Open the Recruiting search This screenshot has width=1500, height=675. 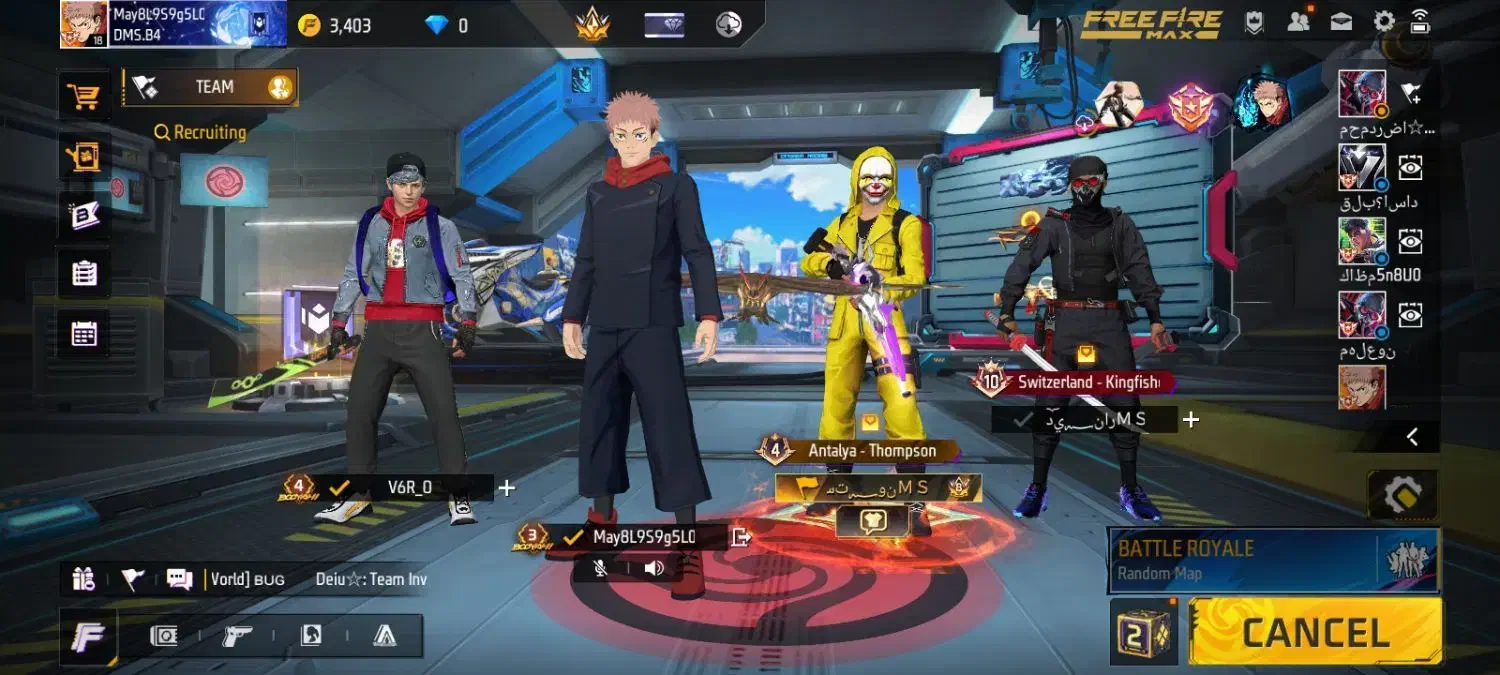click(200, 132)
